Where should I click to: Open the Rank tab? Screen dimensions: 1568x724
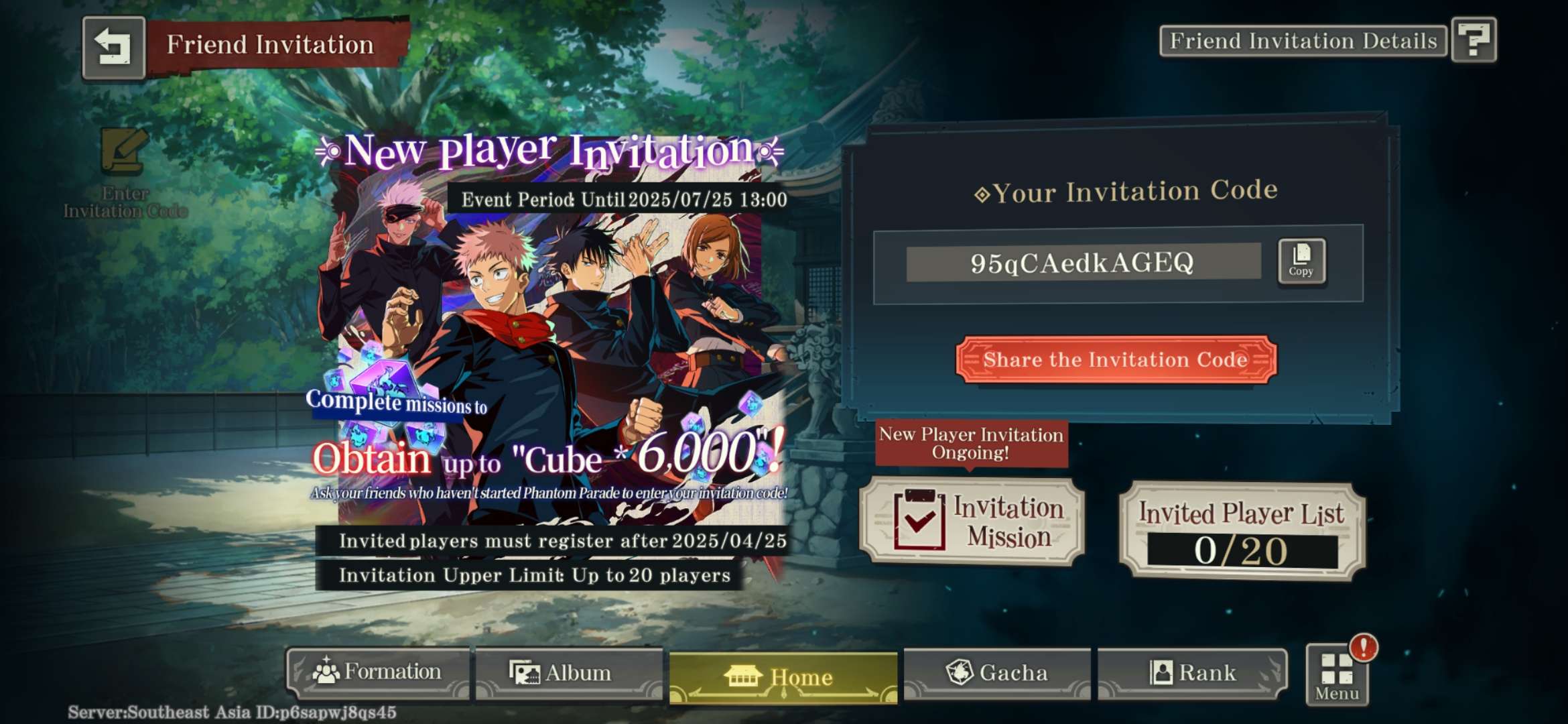(1192, 672)
